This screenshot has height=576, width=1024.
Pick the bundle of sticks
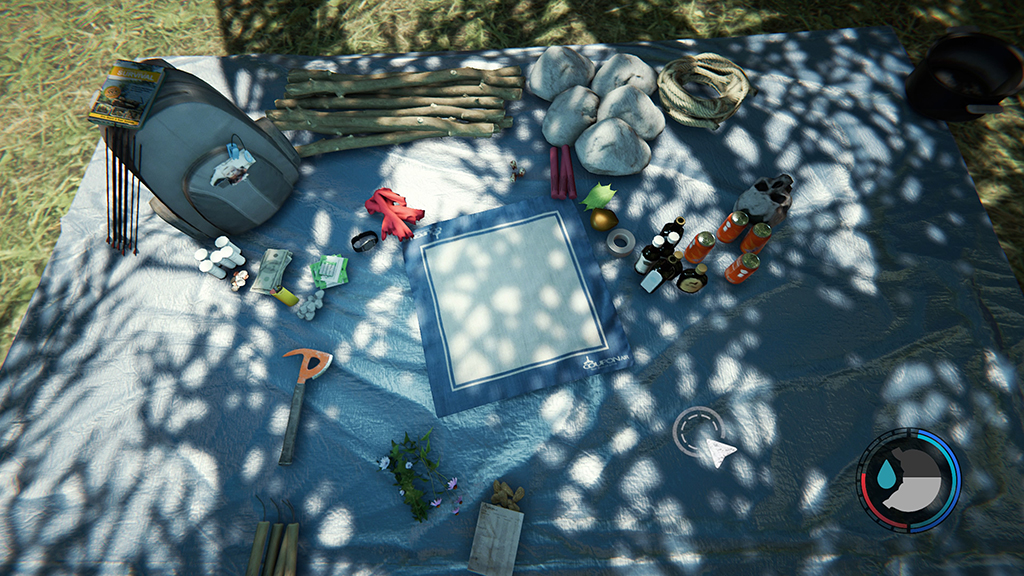[396, 108]
